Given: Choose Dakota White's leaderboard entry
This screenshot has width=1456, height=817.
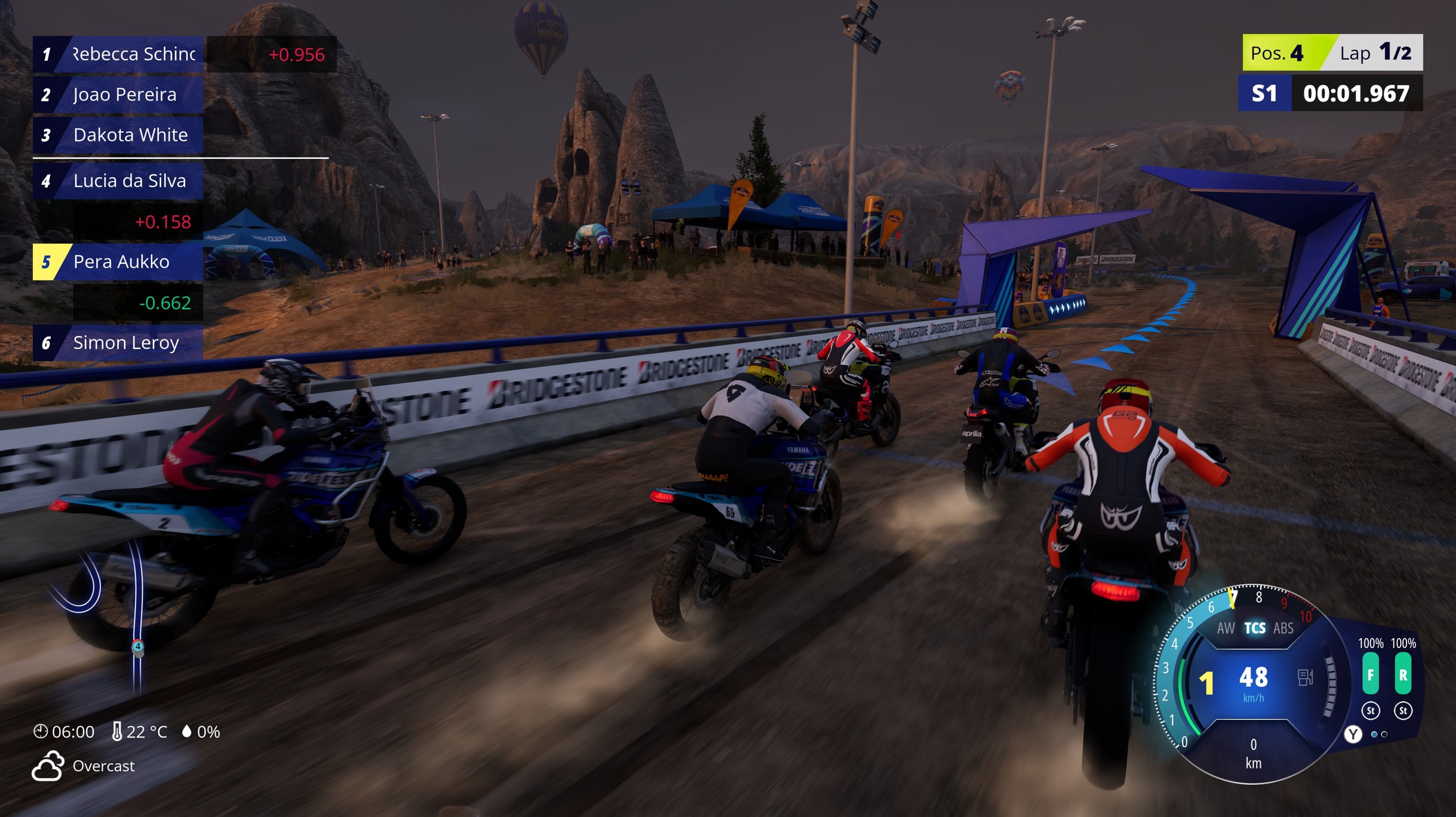Looking at the screenshot, I should [118, 135].
